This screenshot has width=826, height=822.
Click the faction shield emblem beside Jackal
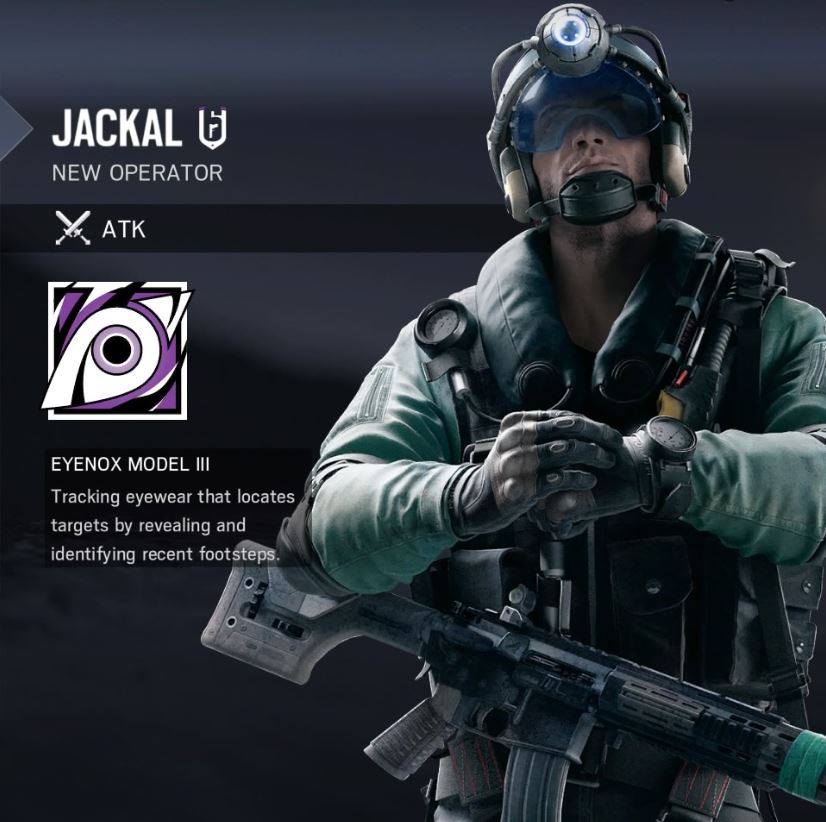coord(212,128)
